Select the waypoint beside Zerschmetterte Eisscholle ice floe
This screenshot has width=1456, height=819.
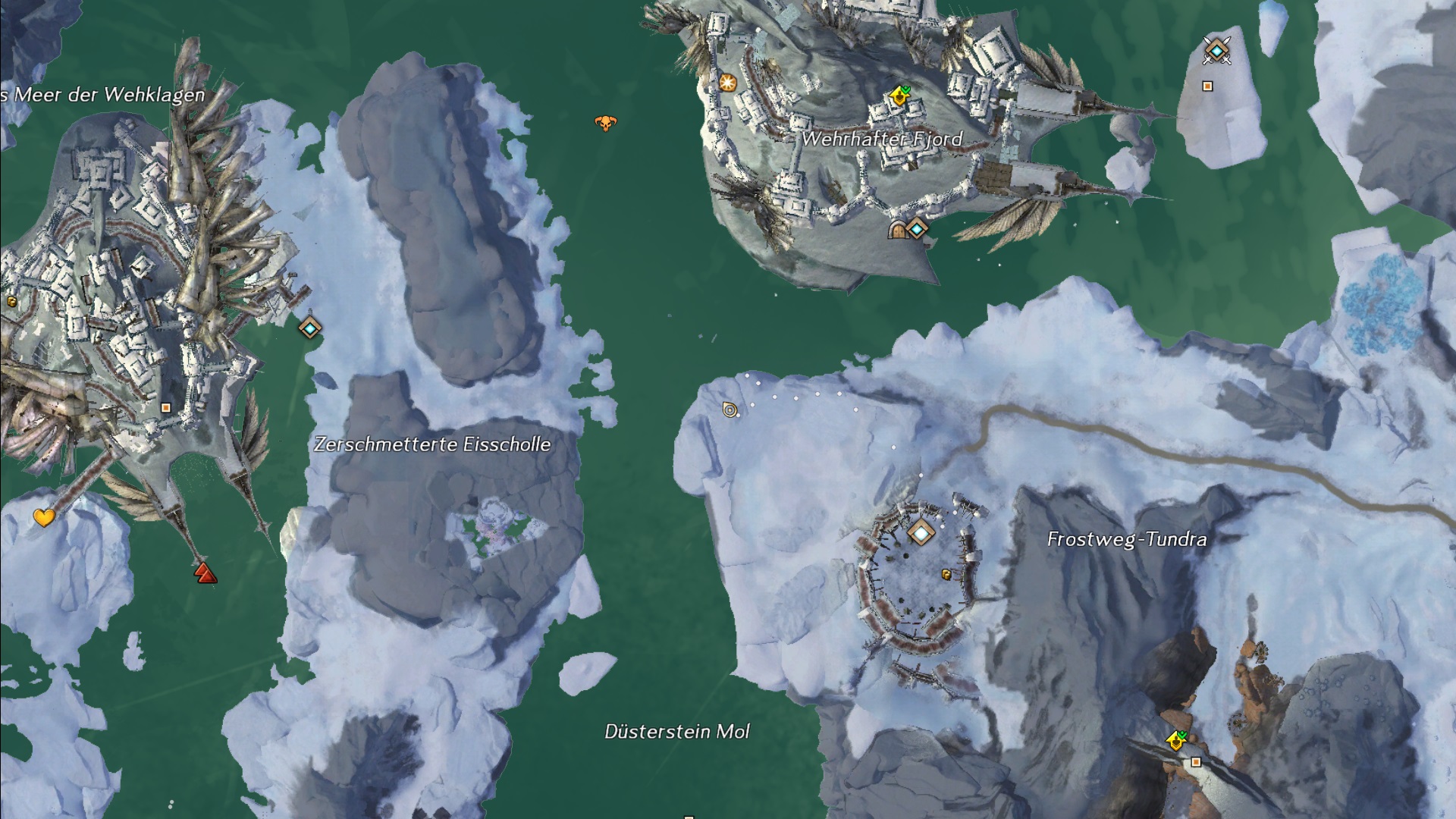click(309, 328)
